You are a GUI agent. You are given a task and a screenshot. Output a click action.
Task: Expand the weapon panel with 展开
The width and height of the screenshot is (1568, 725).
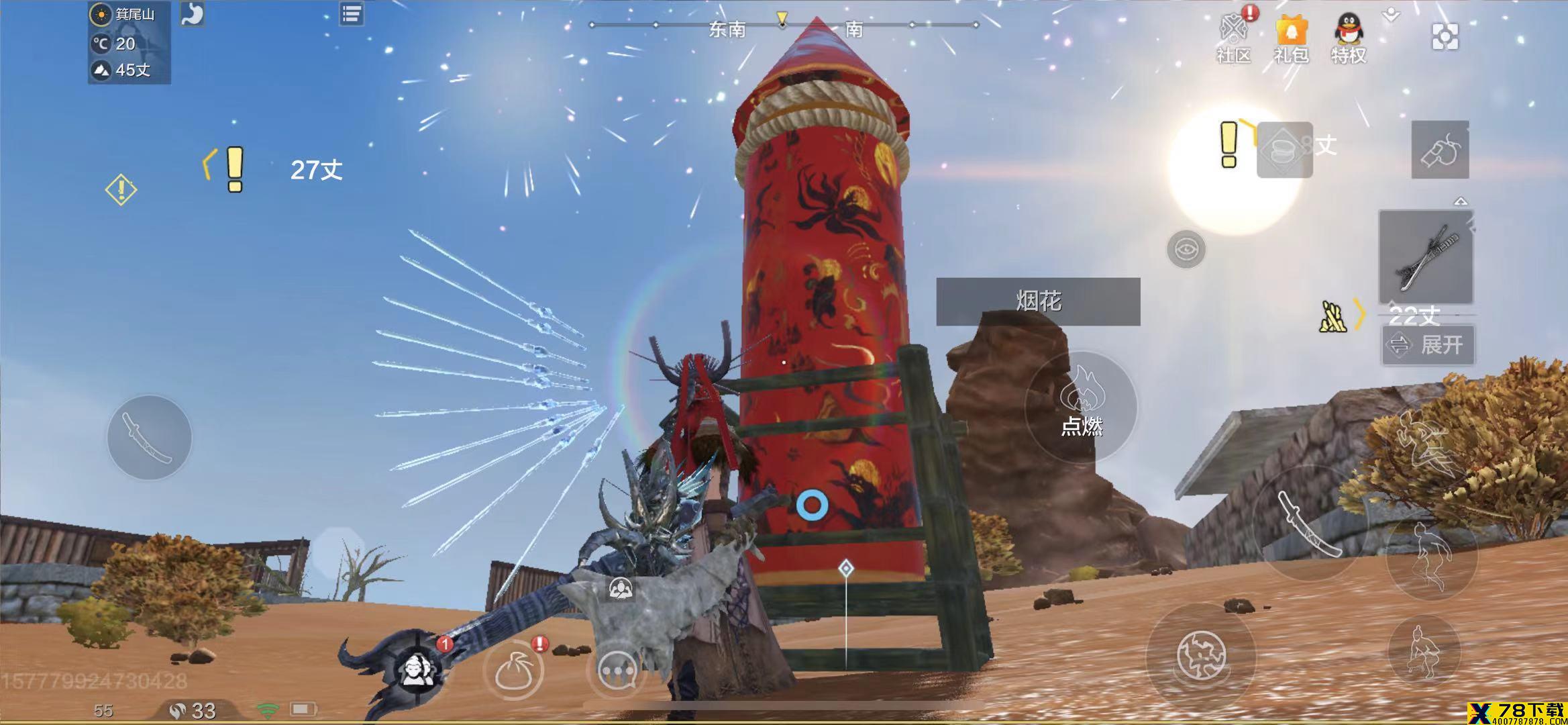tap(1428, 345)
